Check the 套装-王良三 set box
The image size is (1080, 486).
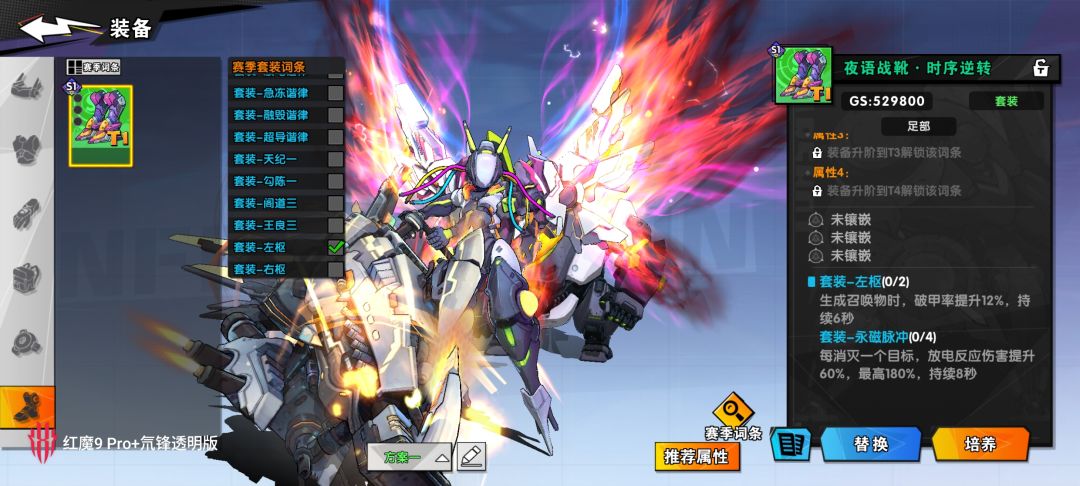pyautogui.click(x=335, y=225)
